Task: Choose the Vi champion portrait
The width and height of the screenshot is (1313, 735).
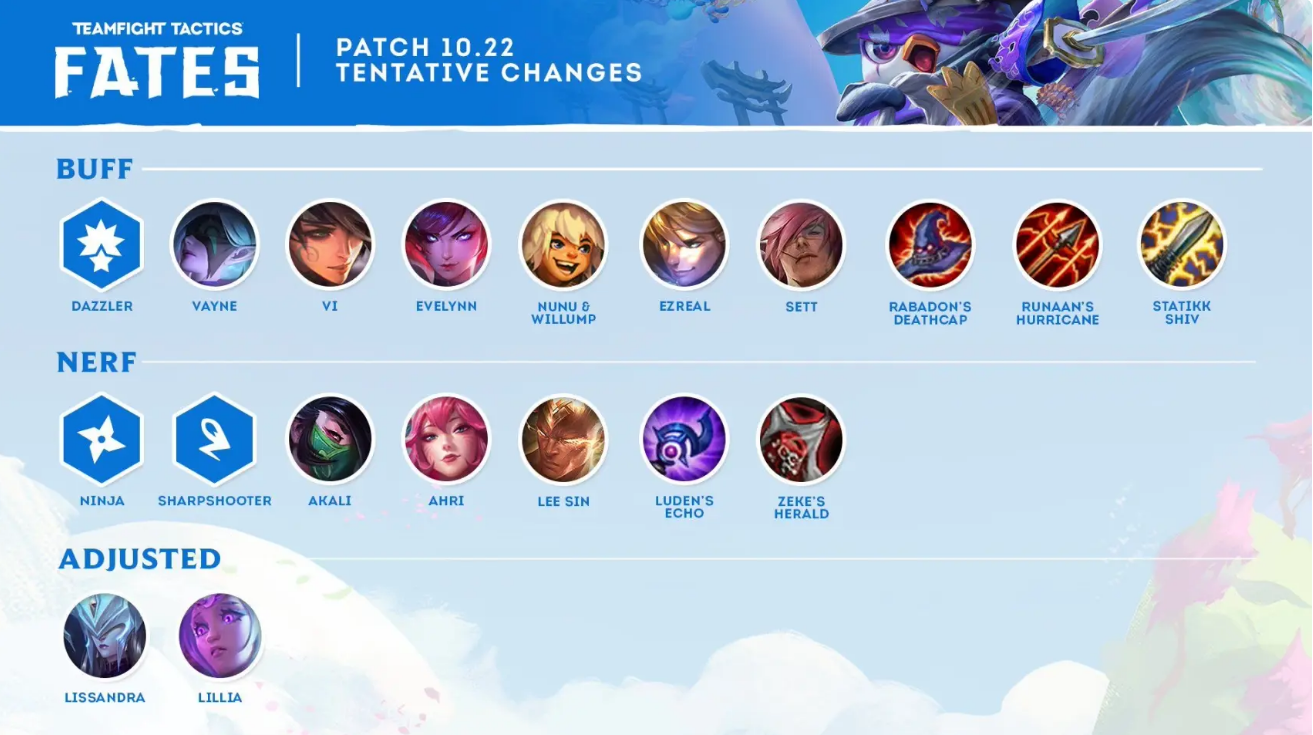Action: (330, 245)
